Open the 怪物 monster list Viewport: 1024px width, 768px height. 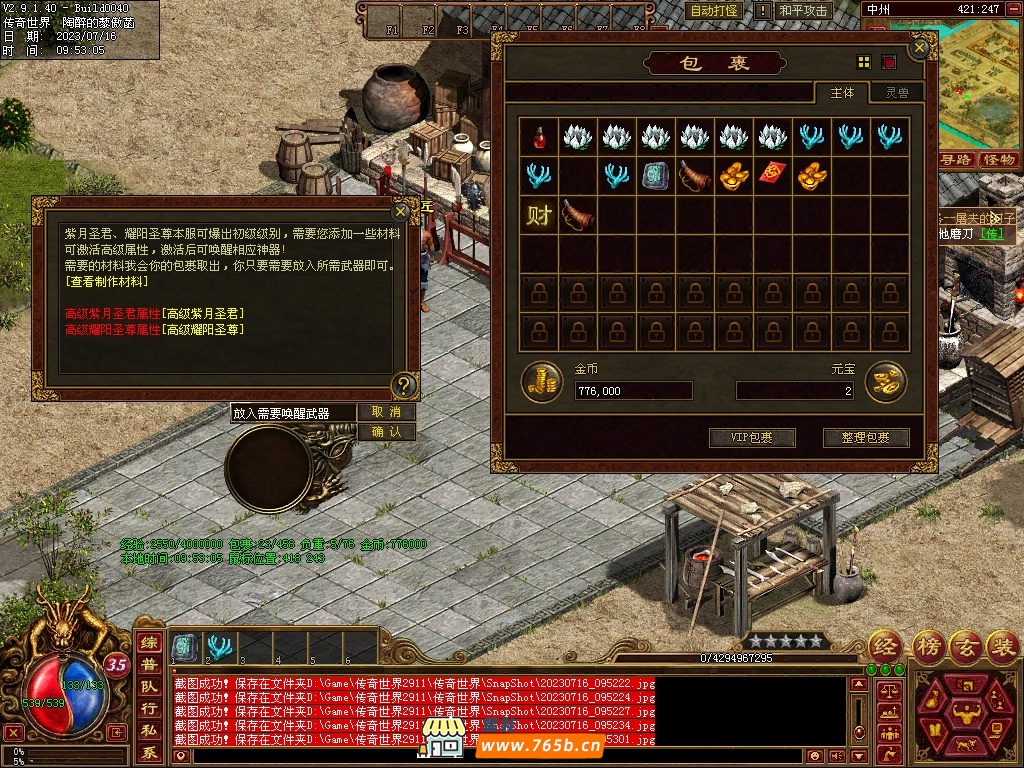[998, 160]
